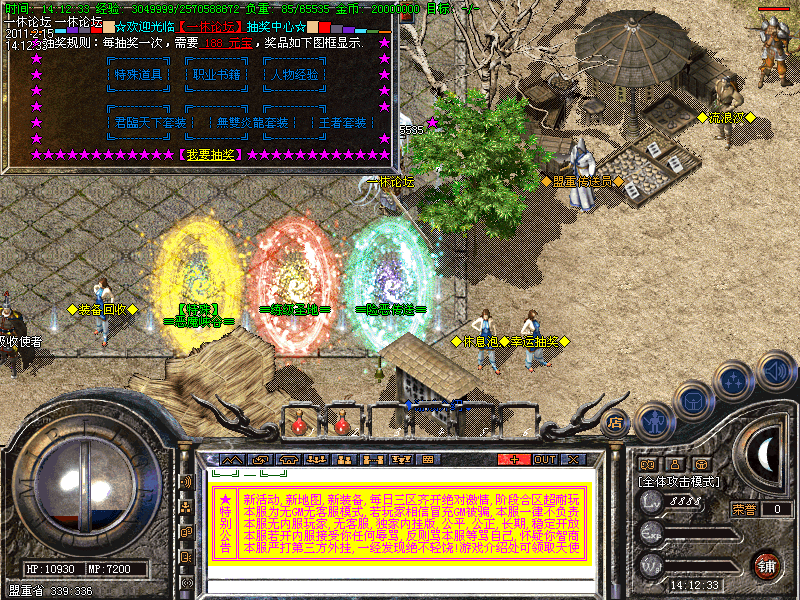
Task: Click the red plus button on chat toolbar
Action: [x=515, y=459]
